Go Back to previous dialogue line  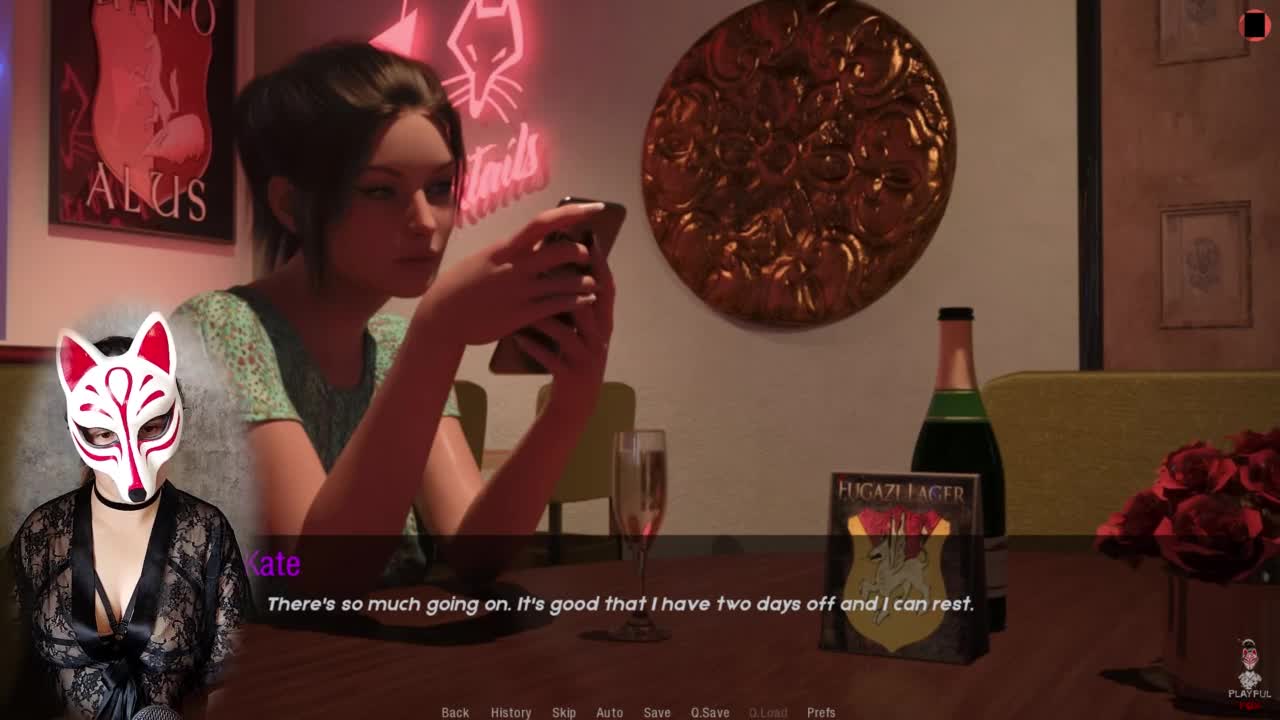click(x=455, y=712)
